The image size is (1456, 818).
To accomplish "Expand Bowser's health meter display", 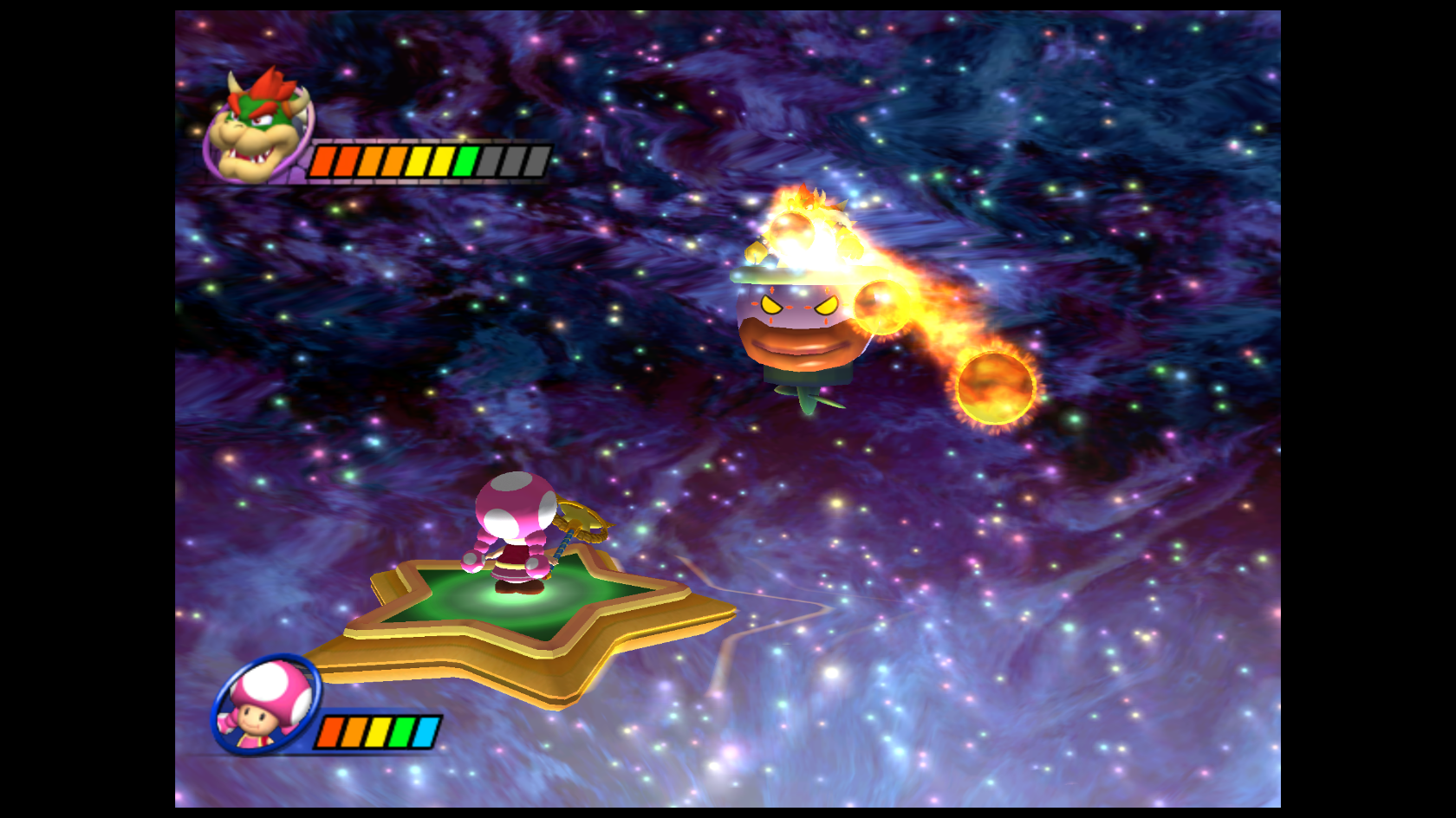I will click(429, 160).
